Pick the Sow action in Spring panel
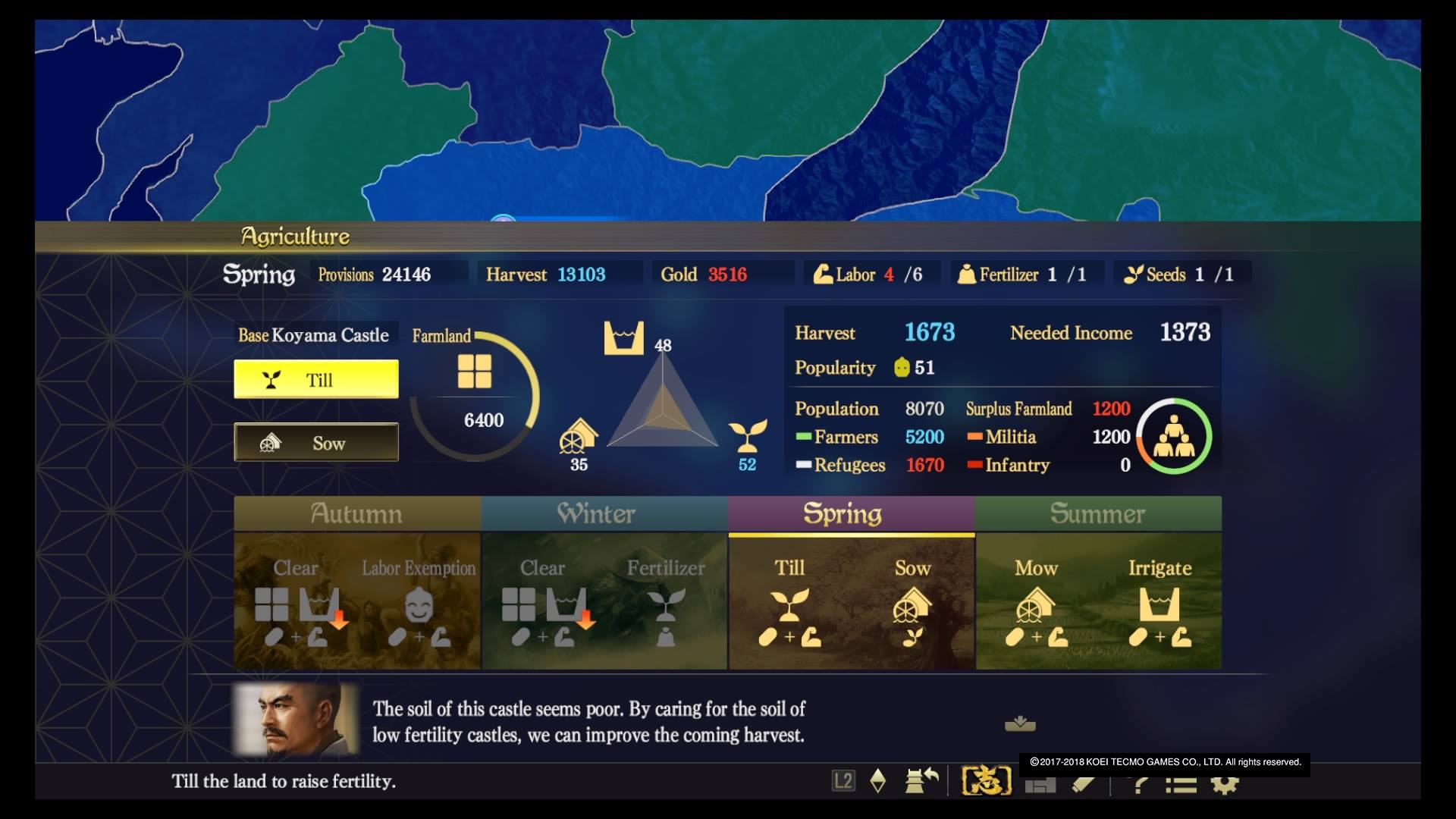This screenshot has height=819, width=1456. [912, 604]
